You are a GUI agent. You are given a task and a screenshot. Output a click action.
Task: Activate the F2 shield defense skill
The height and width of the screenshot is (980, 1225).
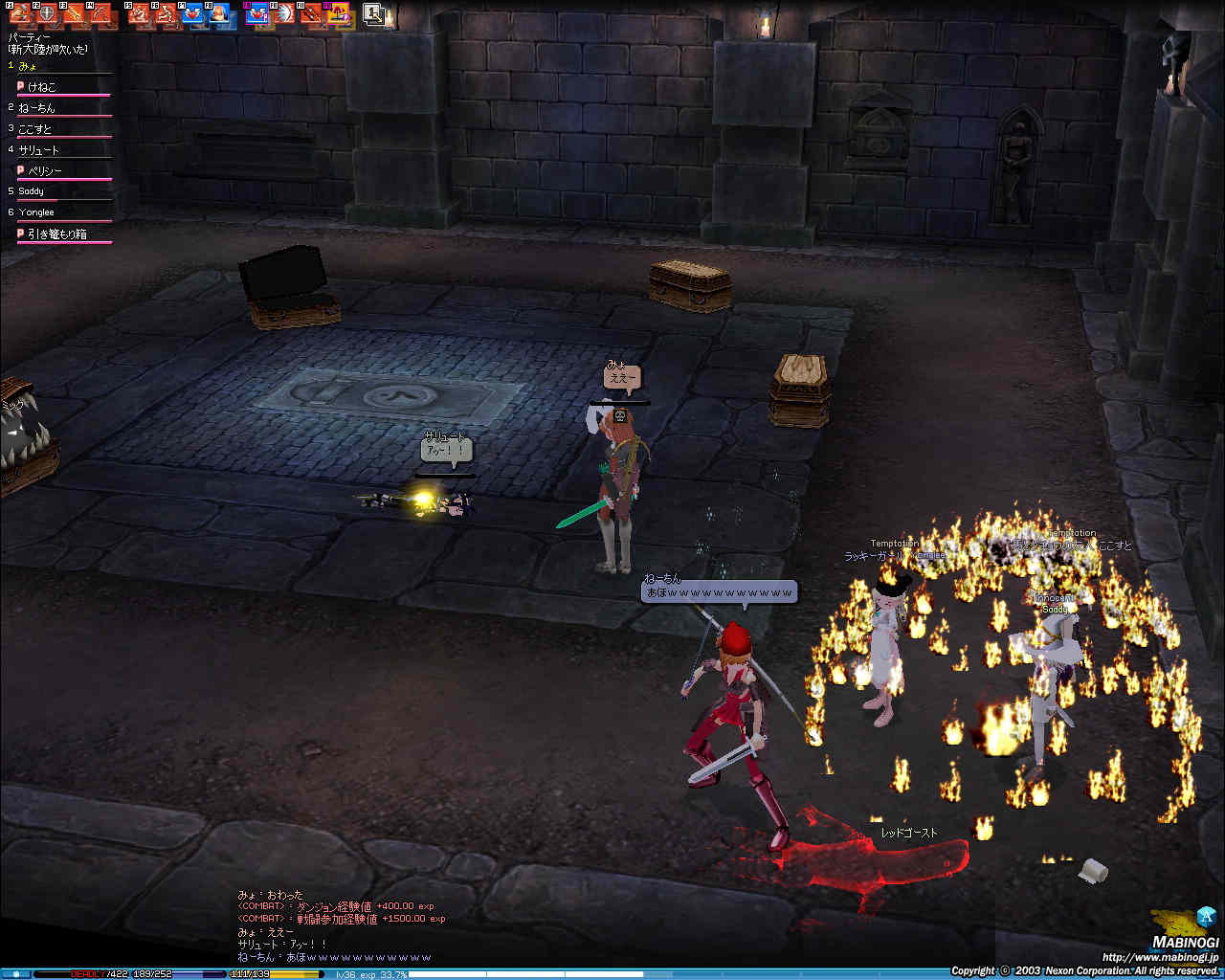pos(47,13)
